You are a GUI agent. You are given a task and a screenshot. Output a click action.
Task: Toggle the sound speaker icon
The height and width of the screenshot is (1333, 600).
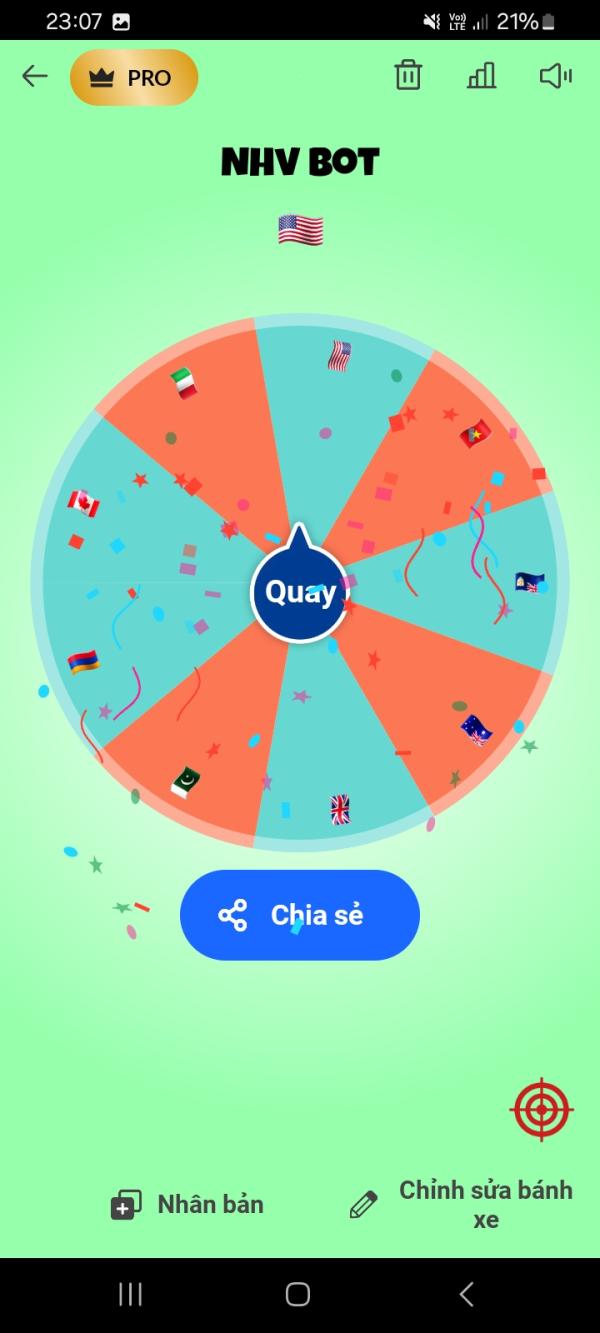[555, 76]
